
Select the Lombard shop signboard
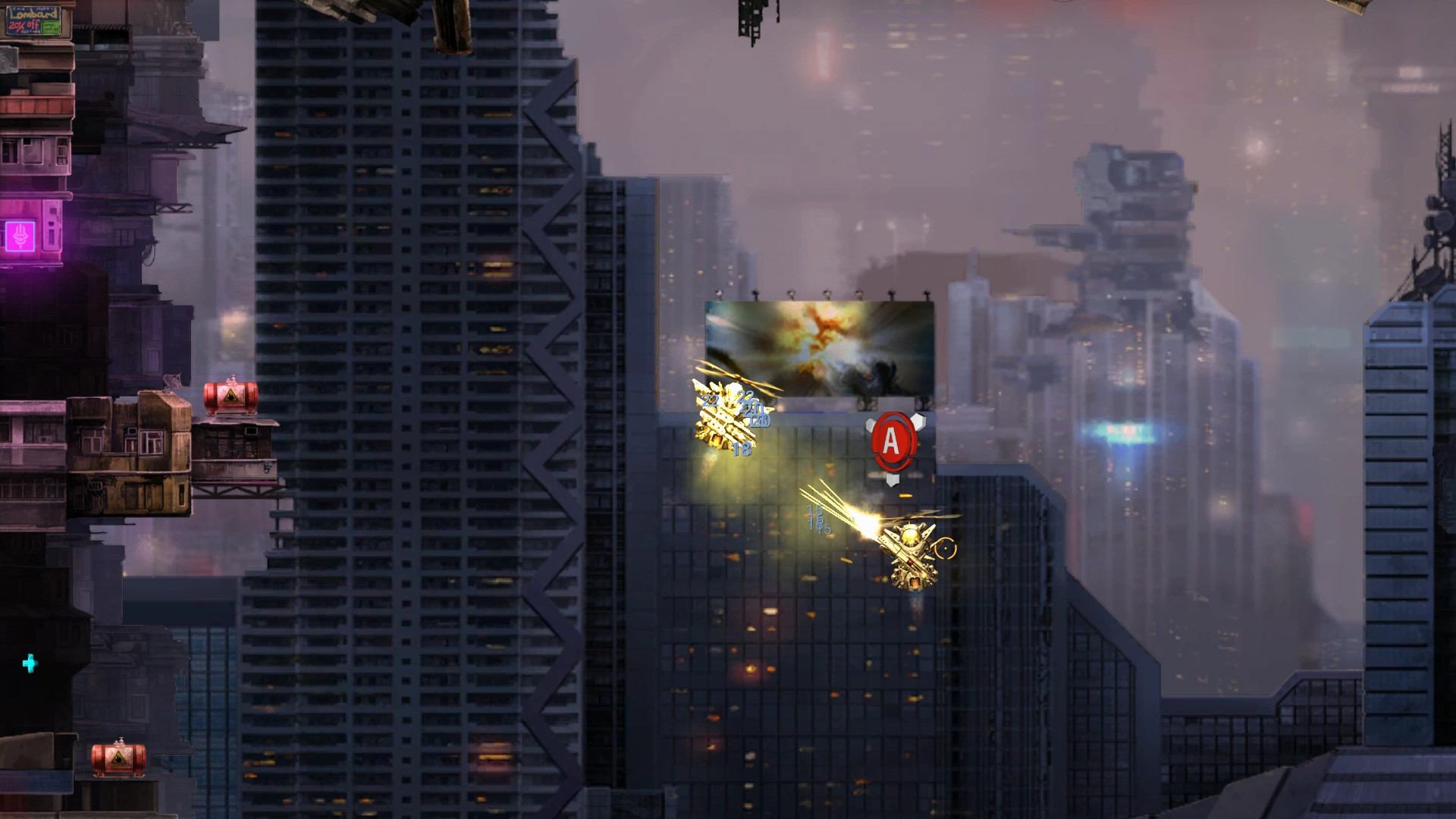click(33, 20)
